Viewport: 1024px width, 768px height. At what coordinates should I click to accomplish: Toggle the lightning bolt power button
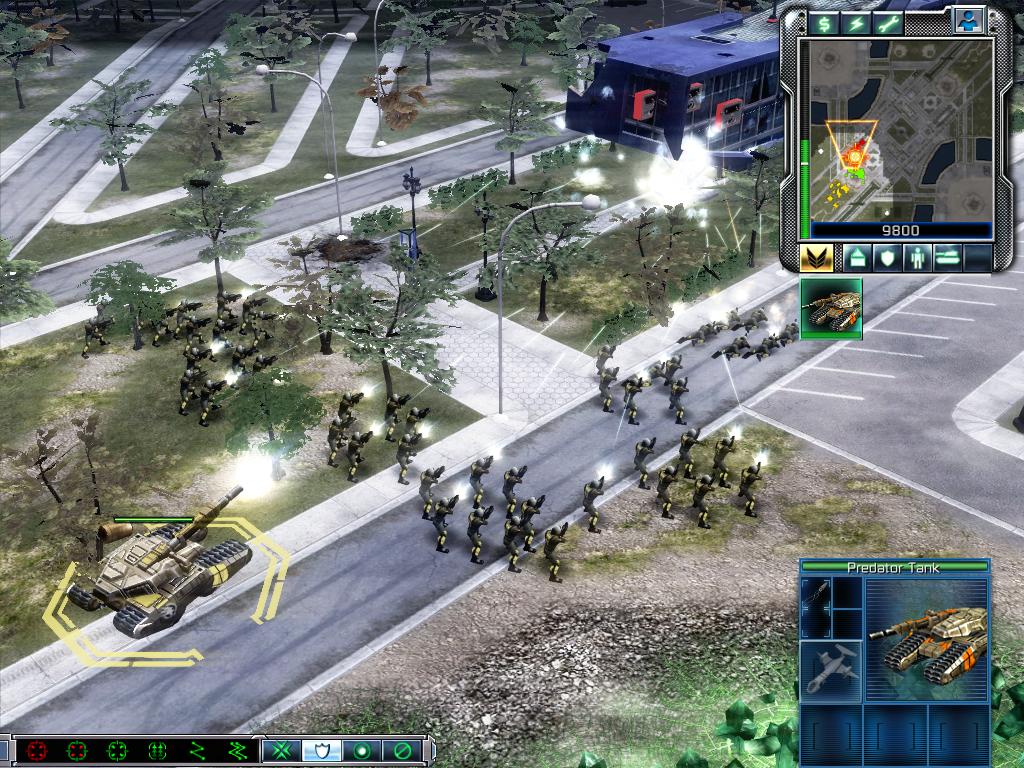pyautogui.click(x=856, y=22)
